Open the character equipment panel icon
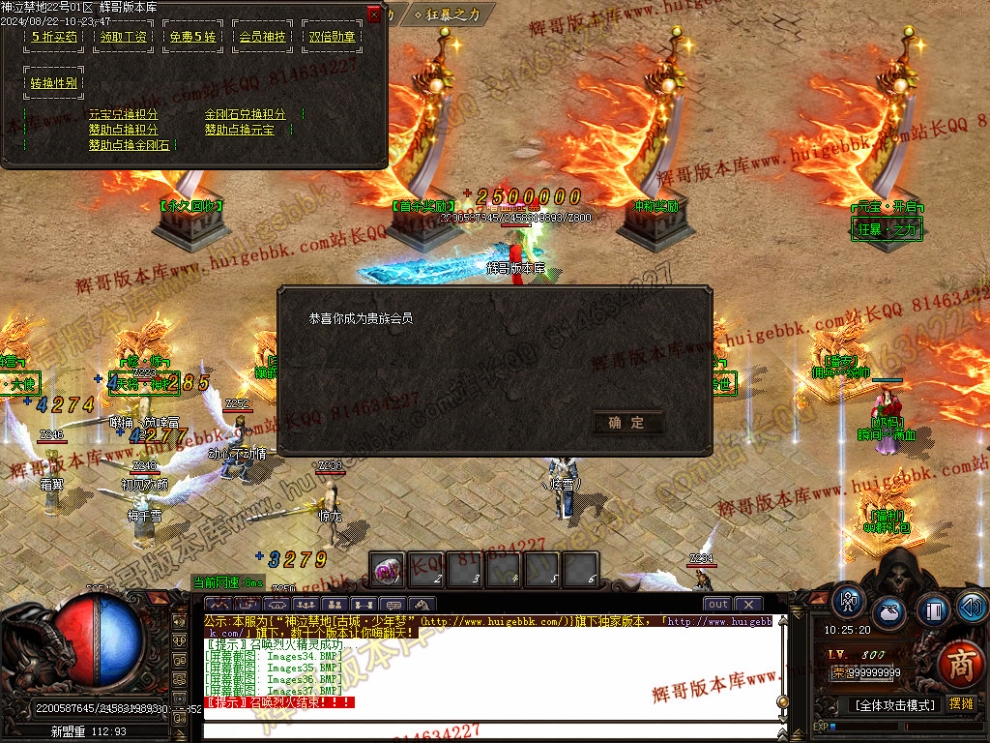This screenshot has width=990, height=743. click(848, 603)
